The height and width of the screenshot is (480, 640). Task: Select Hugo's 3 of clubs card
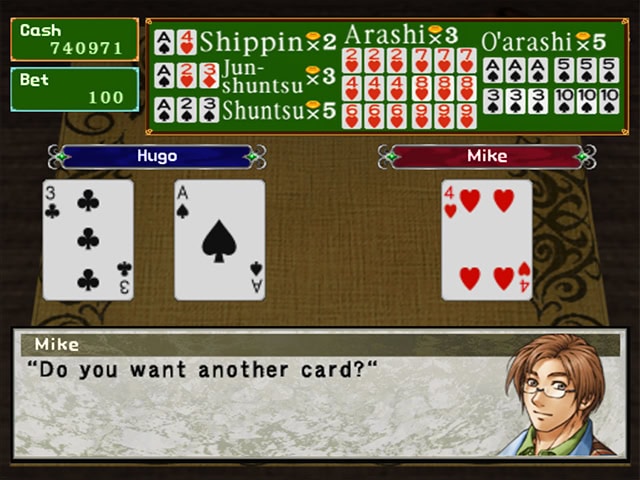pos(88,240)
